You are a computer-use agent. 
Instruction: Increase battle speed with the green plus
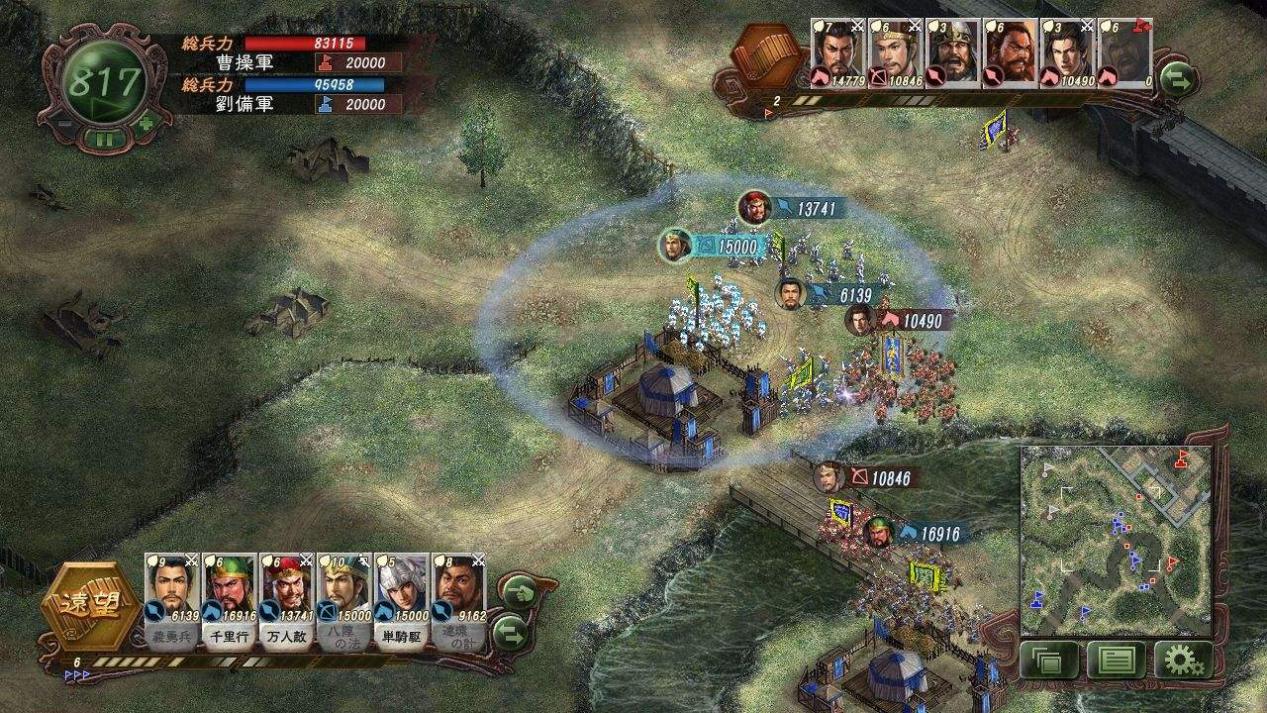click(146, 124)
